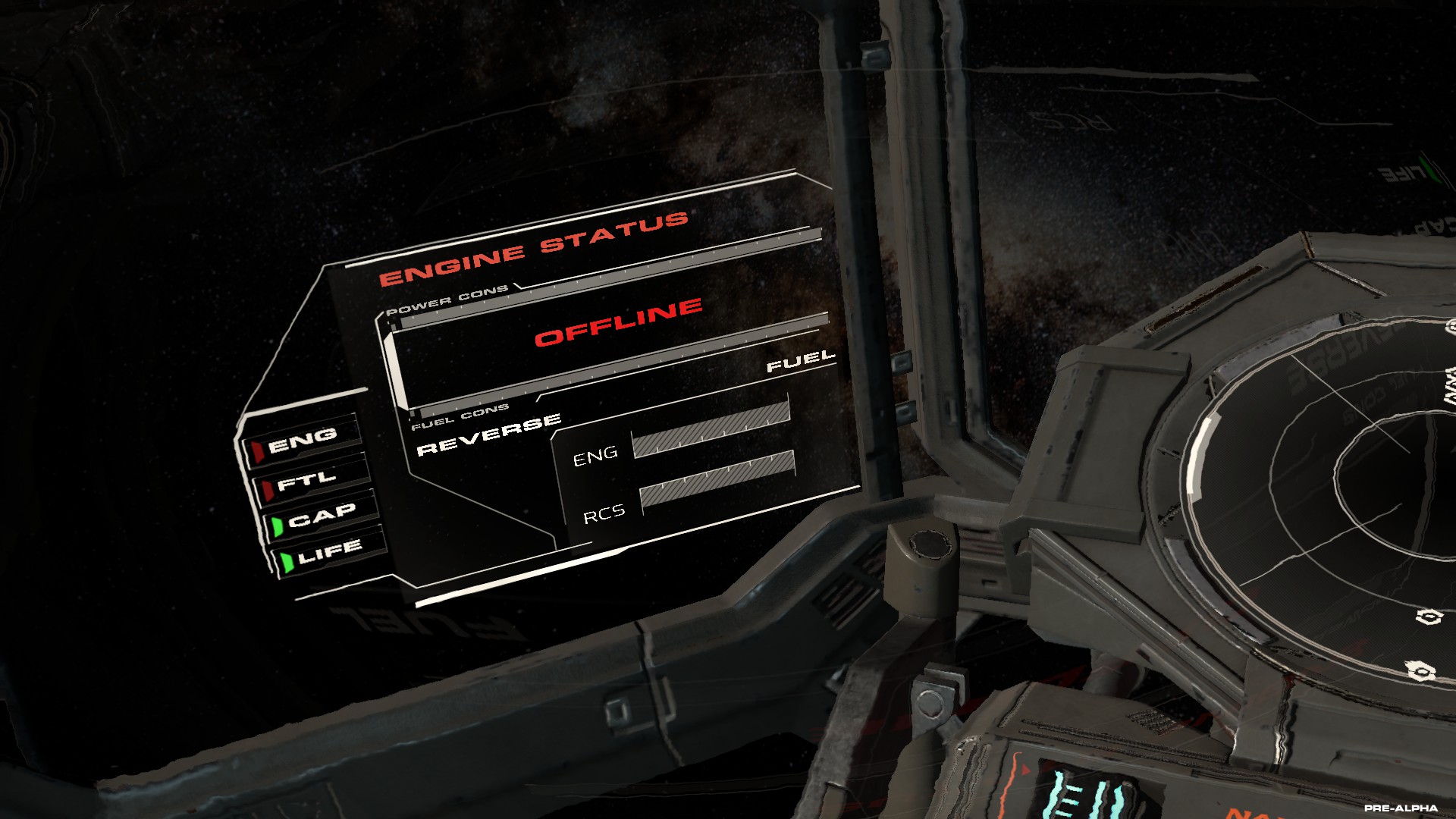Select the CAP tab
Viewport: 1456px width, 819px height.
(321, 517)
